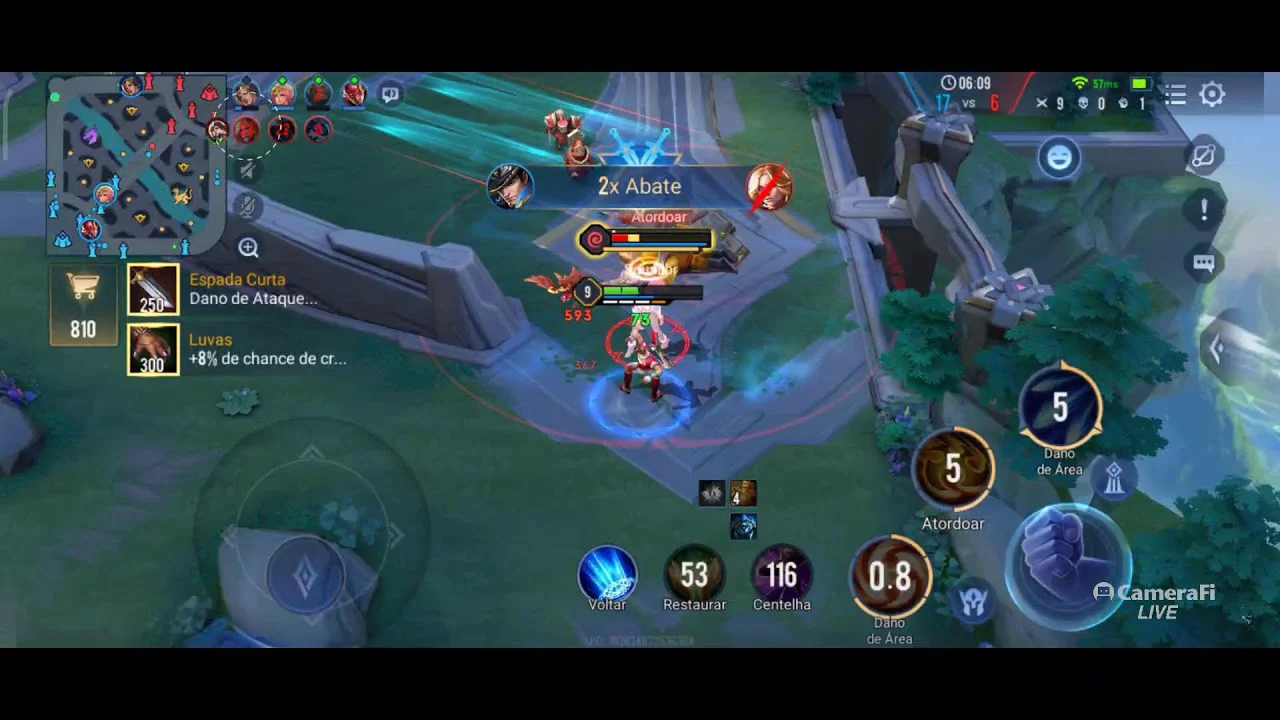Click the CameraFi Live overlay logo

tap(1155, 600)
